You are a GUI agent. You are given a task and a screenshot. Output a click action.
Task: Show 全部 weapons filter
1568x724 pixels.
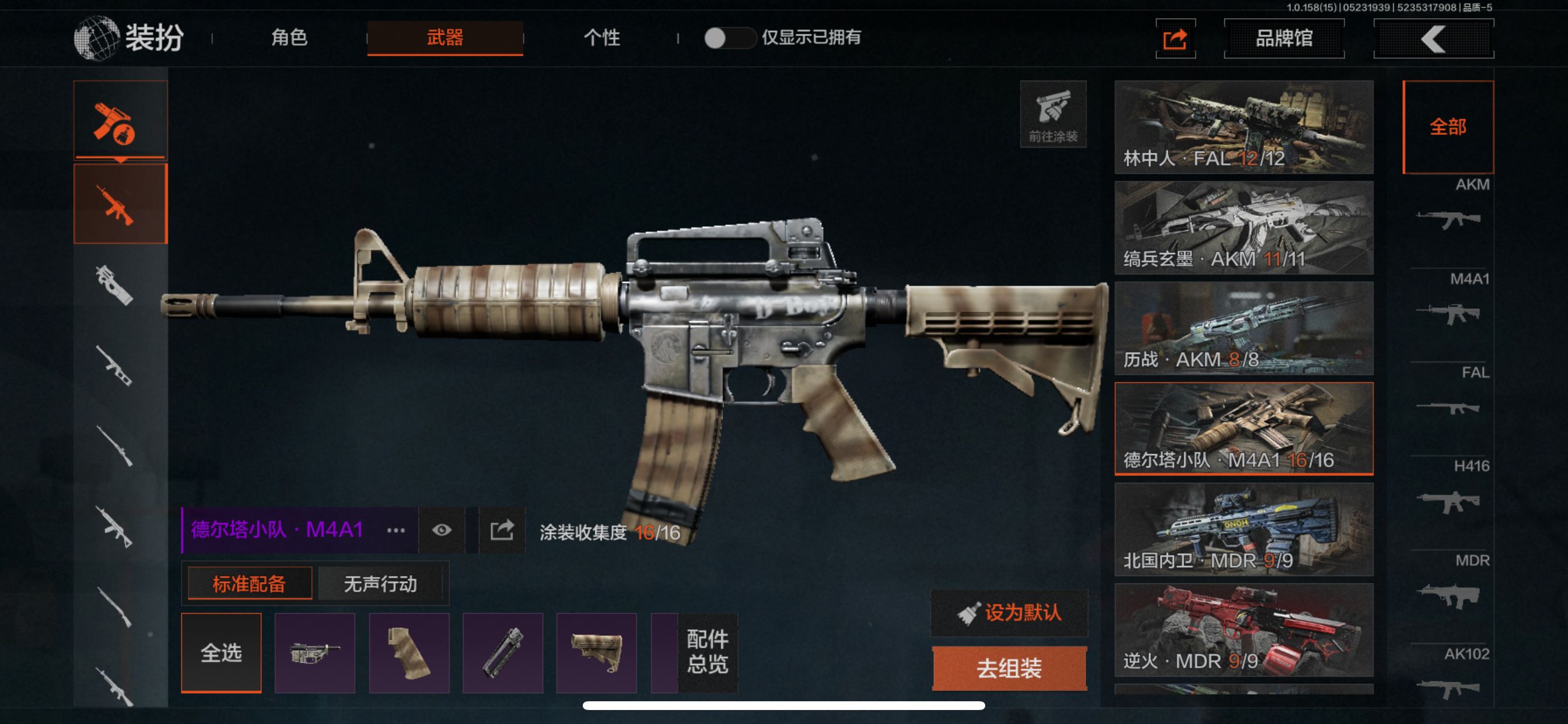(1447, 126)
